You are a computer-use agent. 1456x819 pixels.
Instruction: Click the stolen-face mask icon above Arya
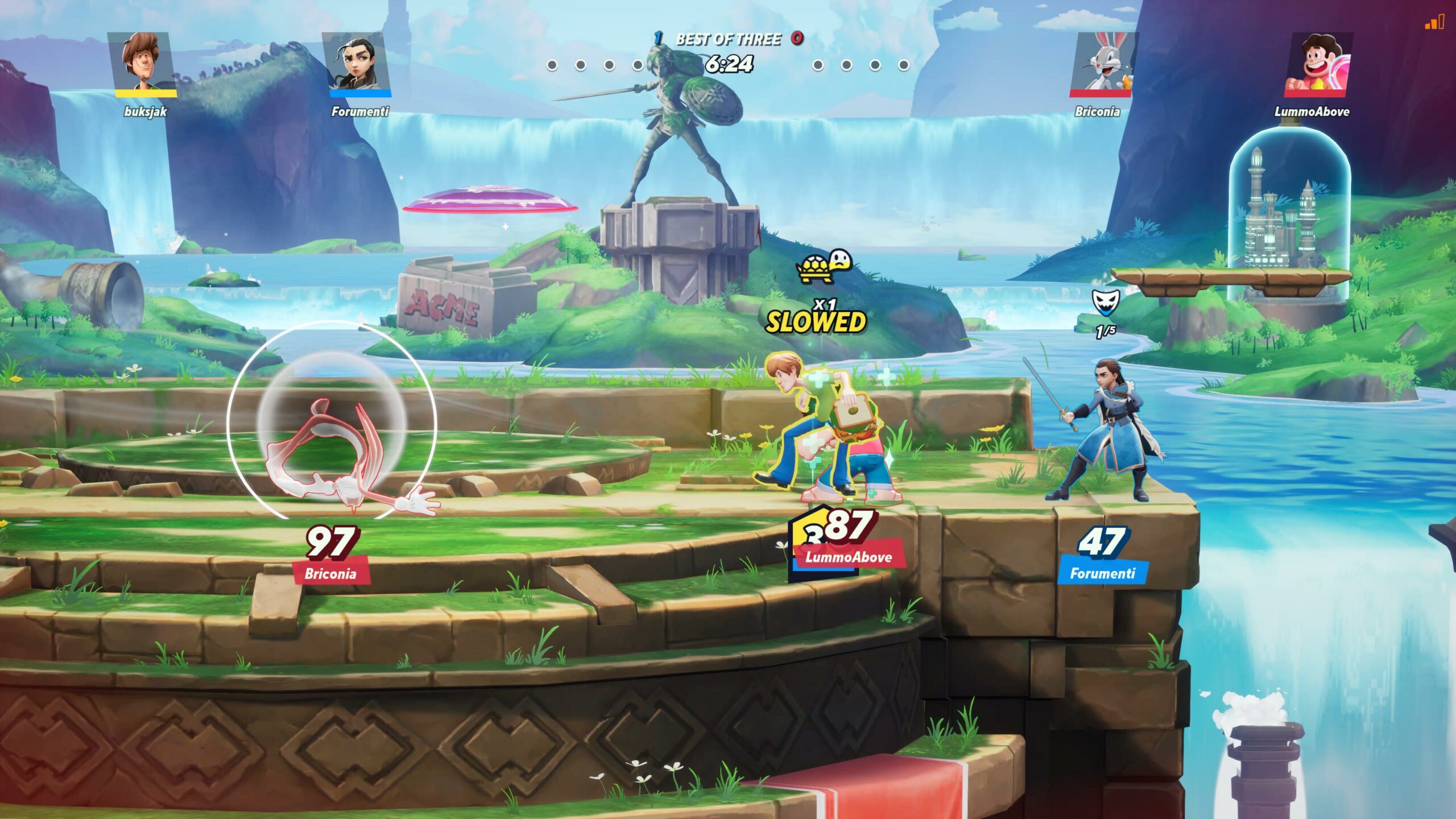1105,302
